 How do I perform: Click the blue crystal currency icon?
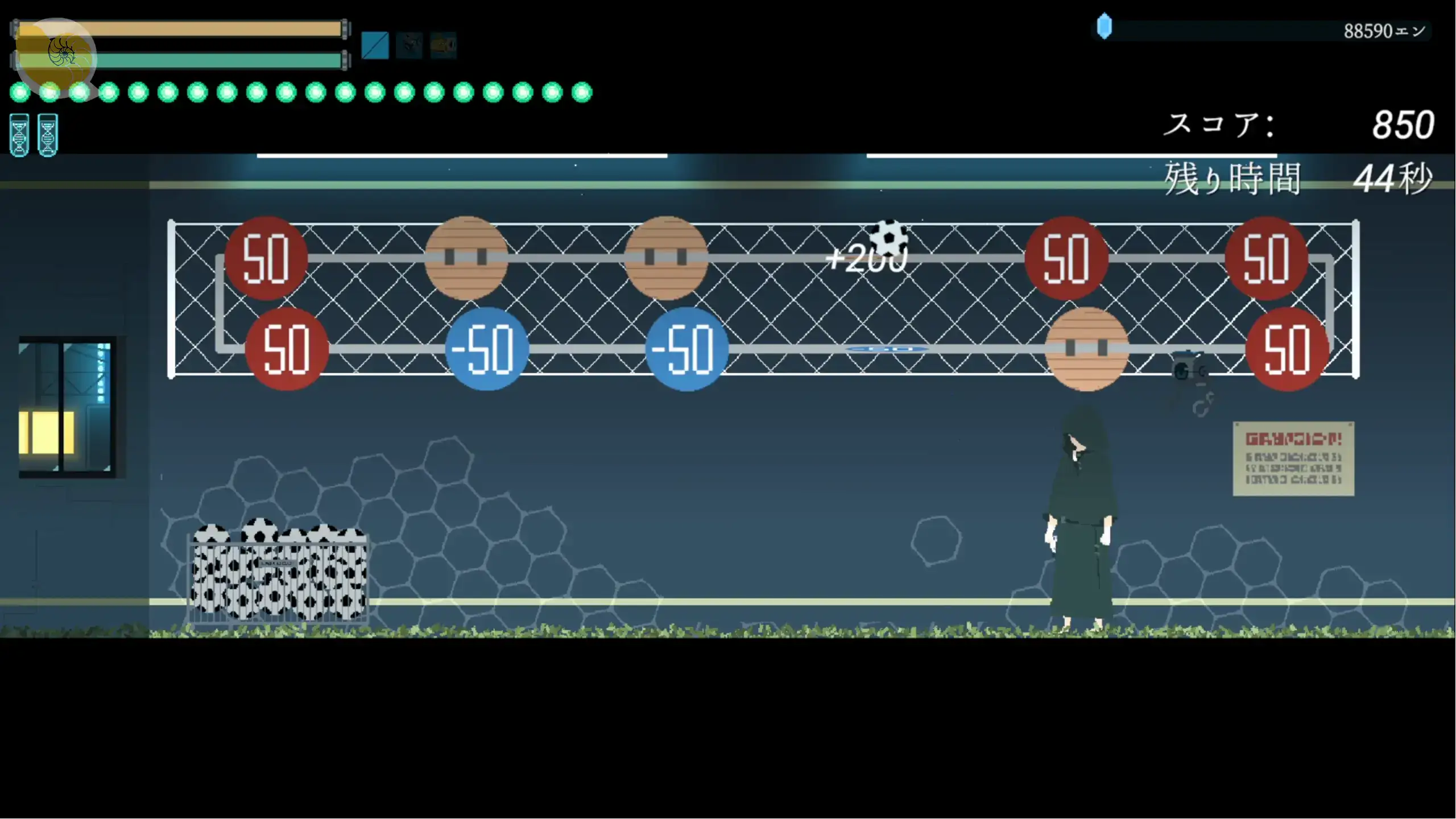click(1104, 26)
